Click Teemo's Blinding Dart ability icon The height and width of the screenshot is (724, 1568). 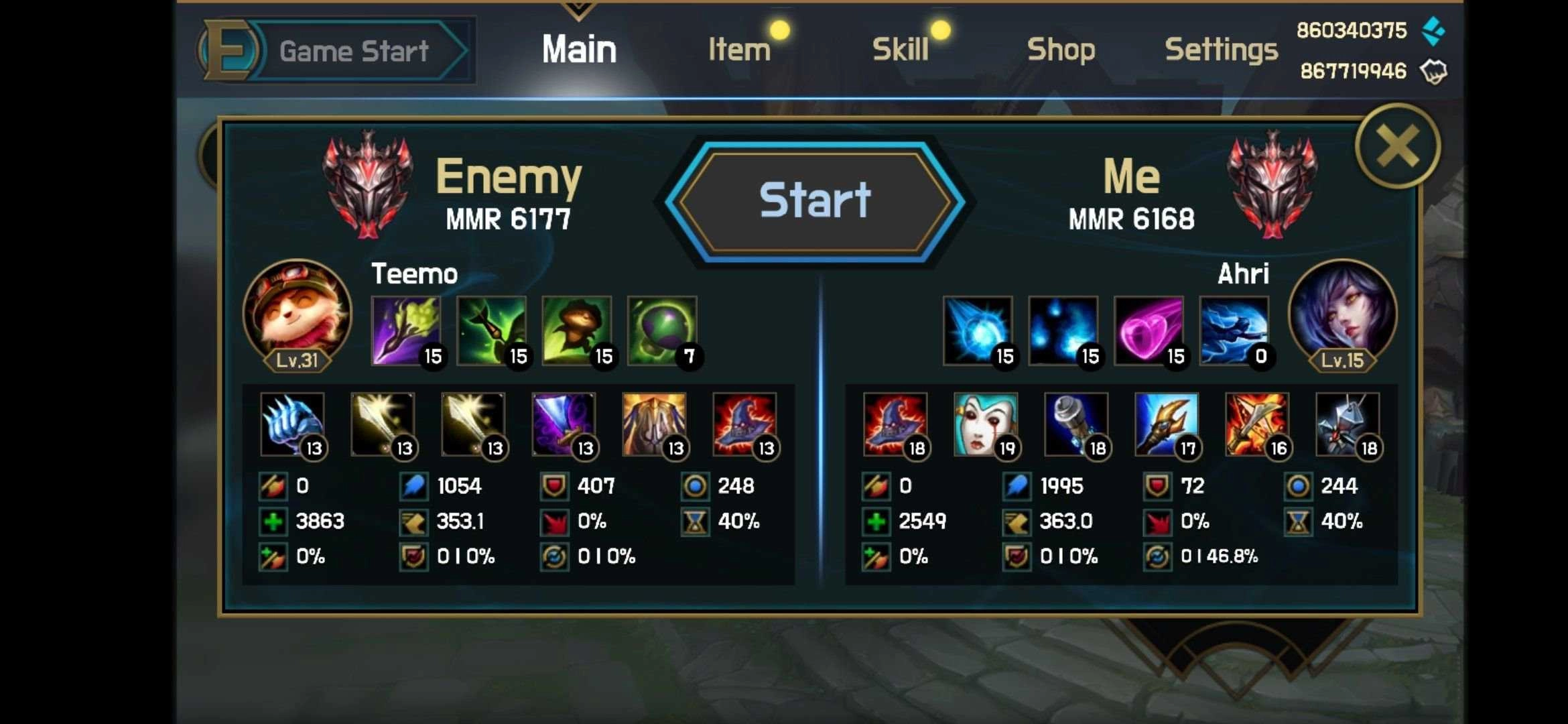(x=407, y=328)
